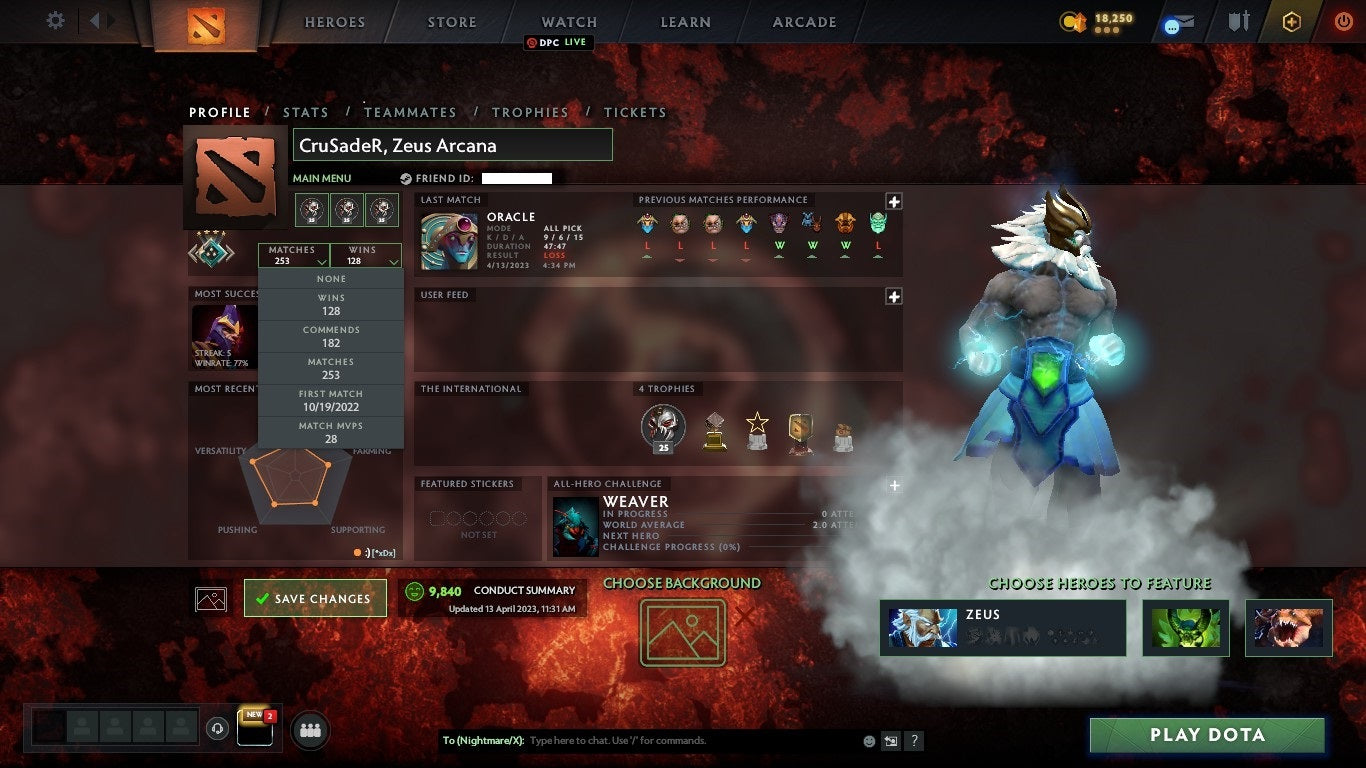Add a widget with the Previous Matches plus icon
This screenshot has height=768, width=1366.
[x=893, y=201]
